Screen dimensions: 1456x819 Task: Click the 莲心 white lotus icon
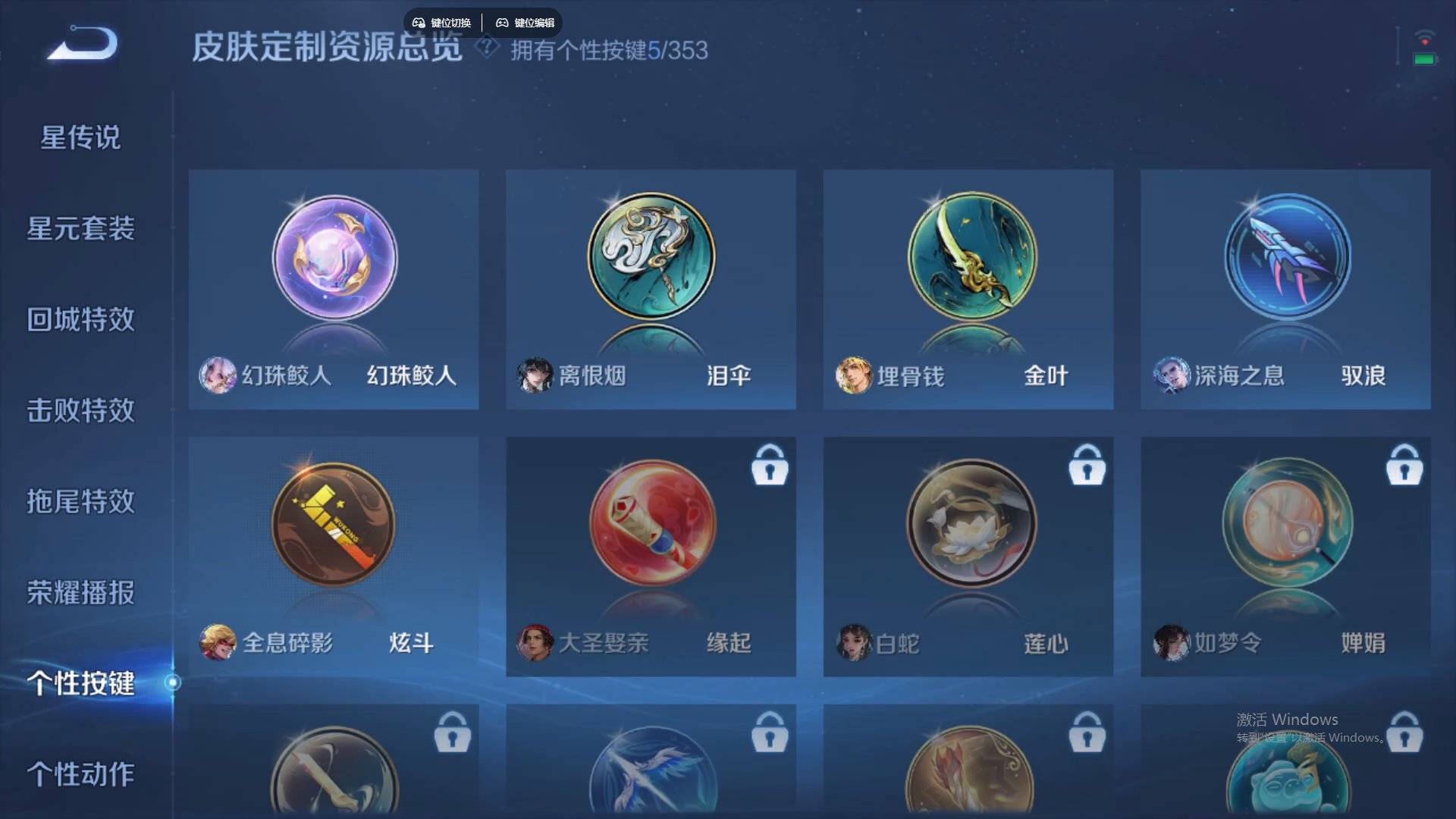tap(968, 525)
